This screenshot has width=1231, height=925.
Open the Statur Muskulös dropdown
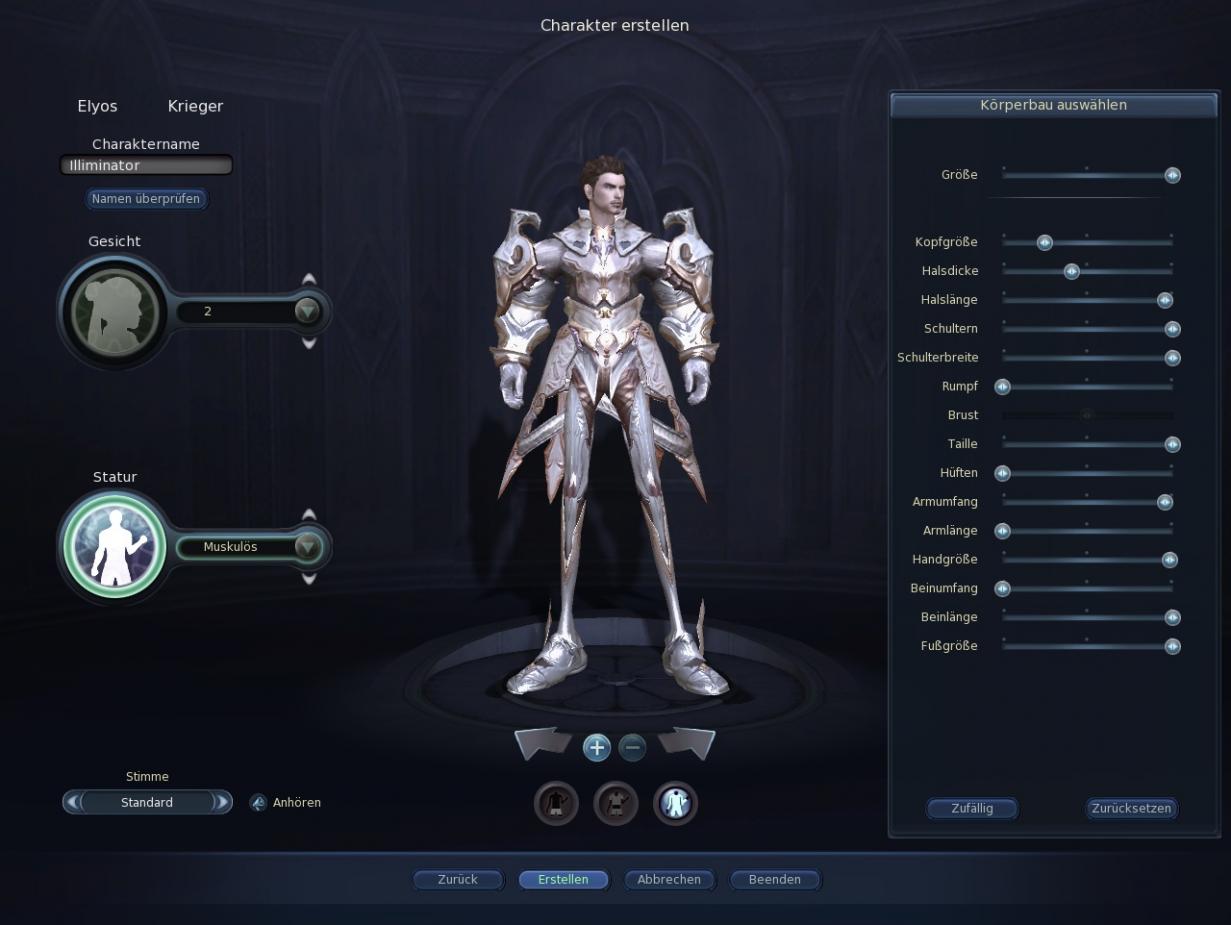click(308, 547)
